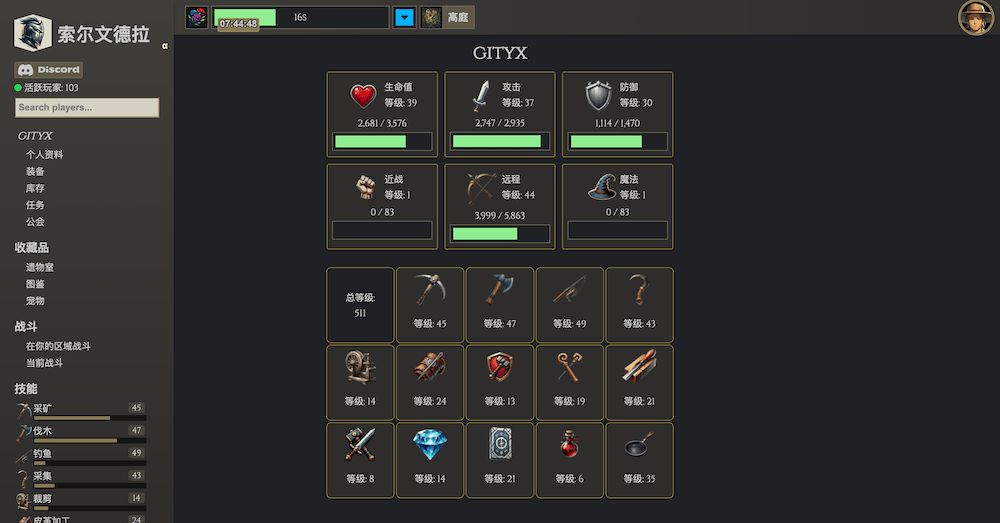Image resolution: width=1000 pixels, height=523 pixels.
Task: Open the player avatar portrait menu
Action: [975, 17]
